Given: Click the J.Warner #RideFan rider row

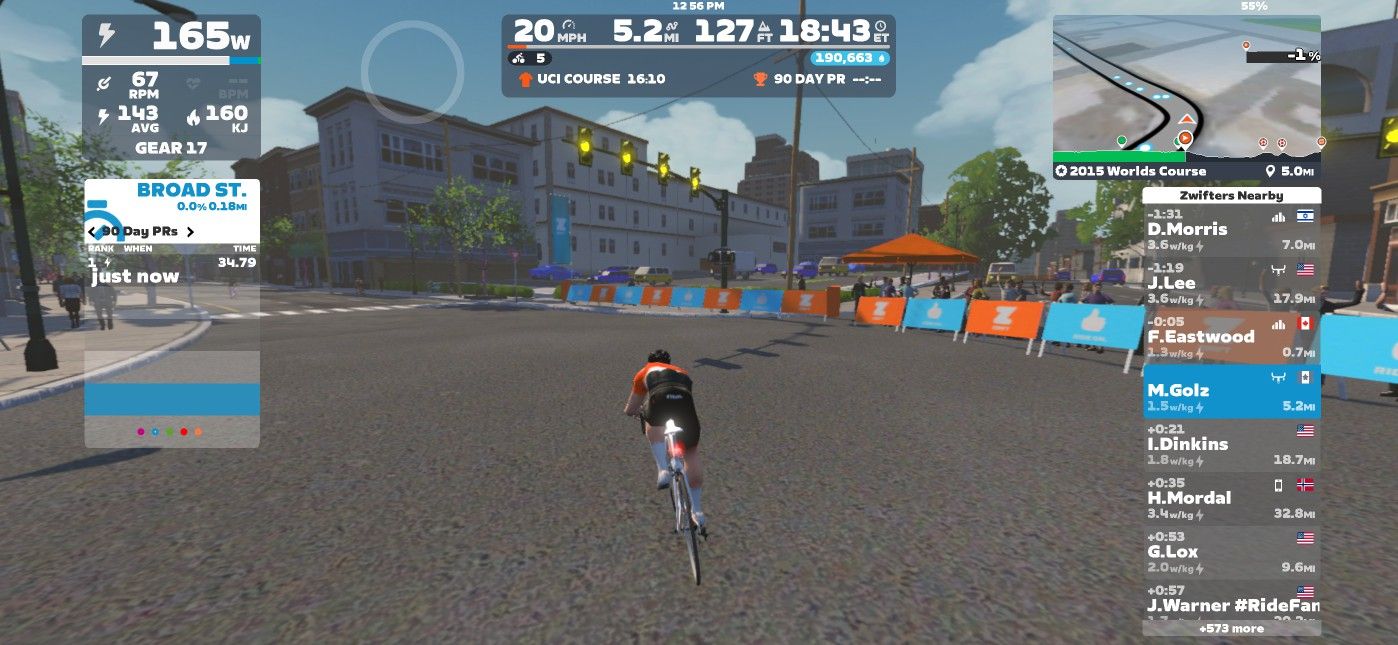Looking at the screenshot, I should pyautogui.click(x=1231, y=600).
